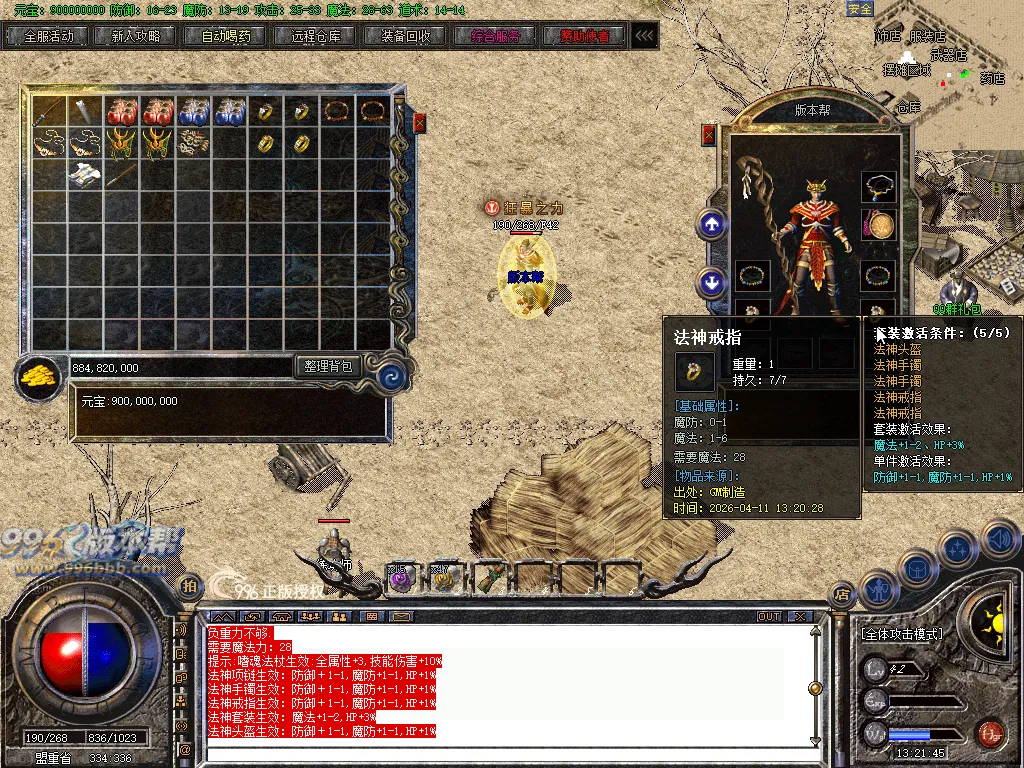The image size is (1024, 768).
Task: Toggle the 全体攻击模式 attack mode label
Action: 901,634
